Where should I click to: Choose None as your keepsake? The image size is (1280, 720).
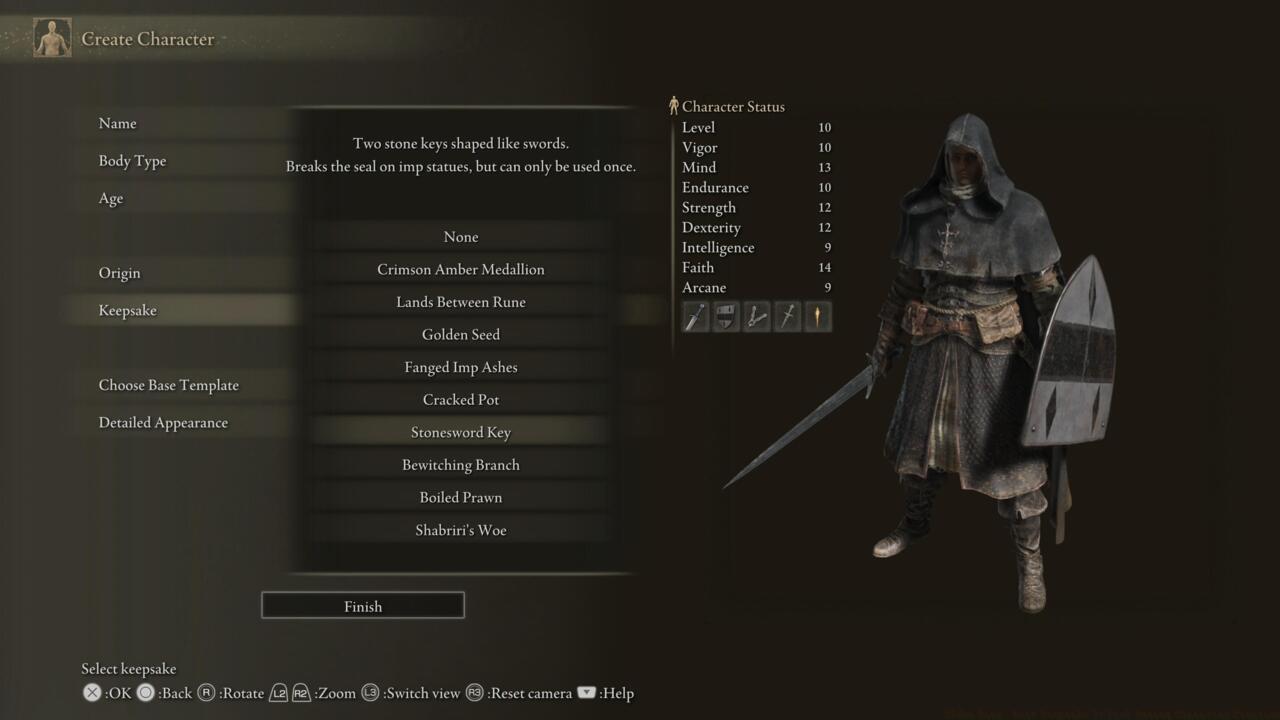[x=461, y=237]
